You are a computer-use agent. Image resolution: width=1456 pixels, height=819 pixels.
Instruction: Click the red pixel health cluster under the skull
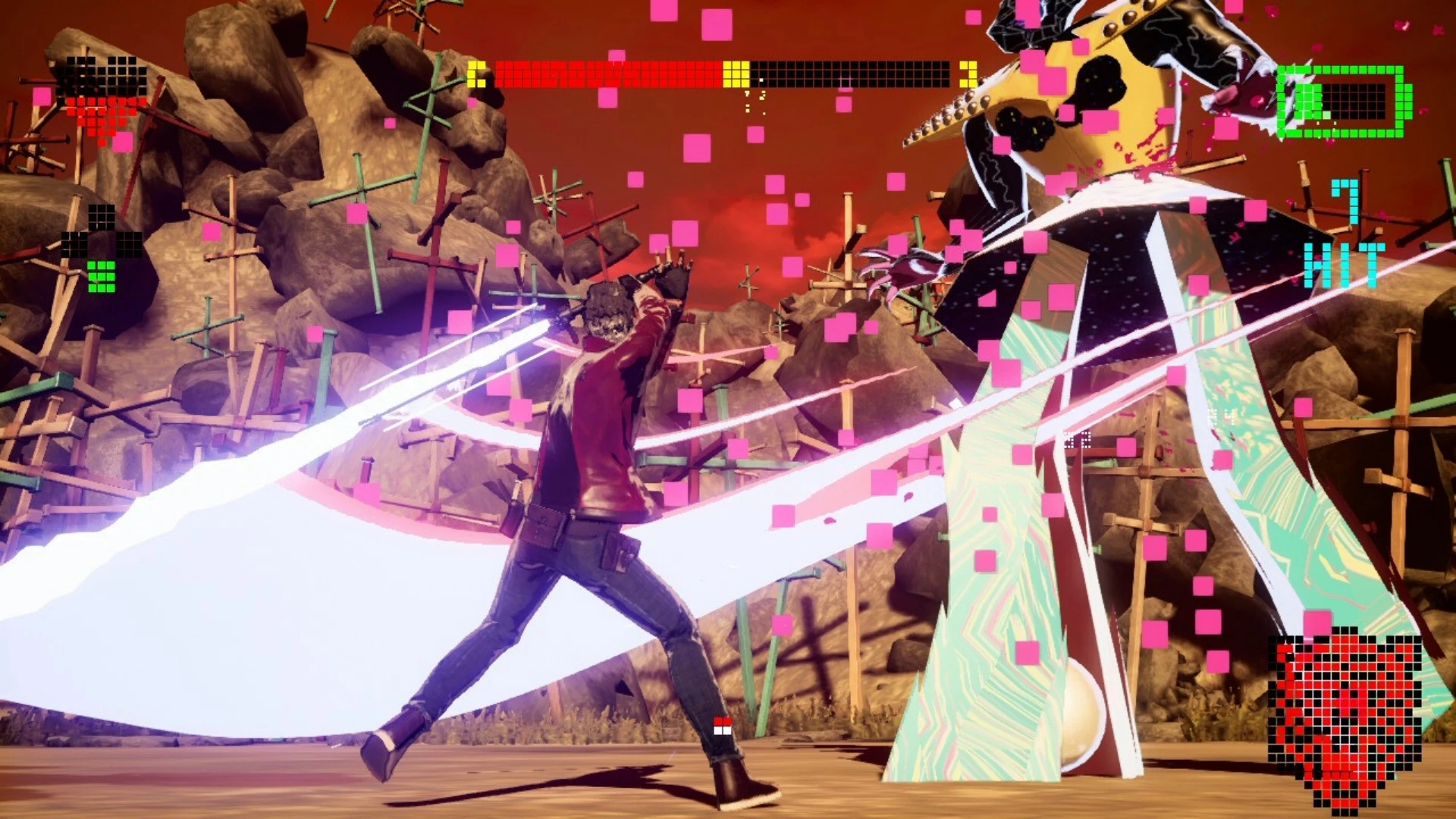[99, 114]
